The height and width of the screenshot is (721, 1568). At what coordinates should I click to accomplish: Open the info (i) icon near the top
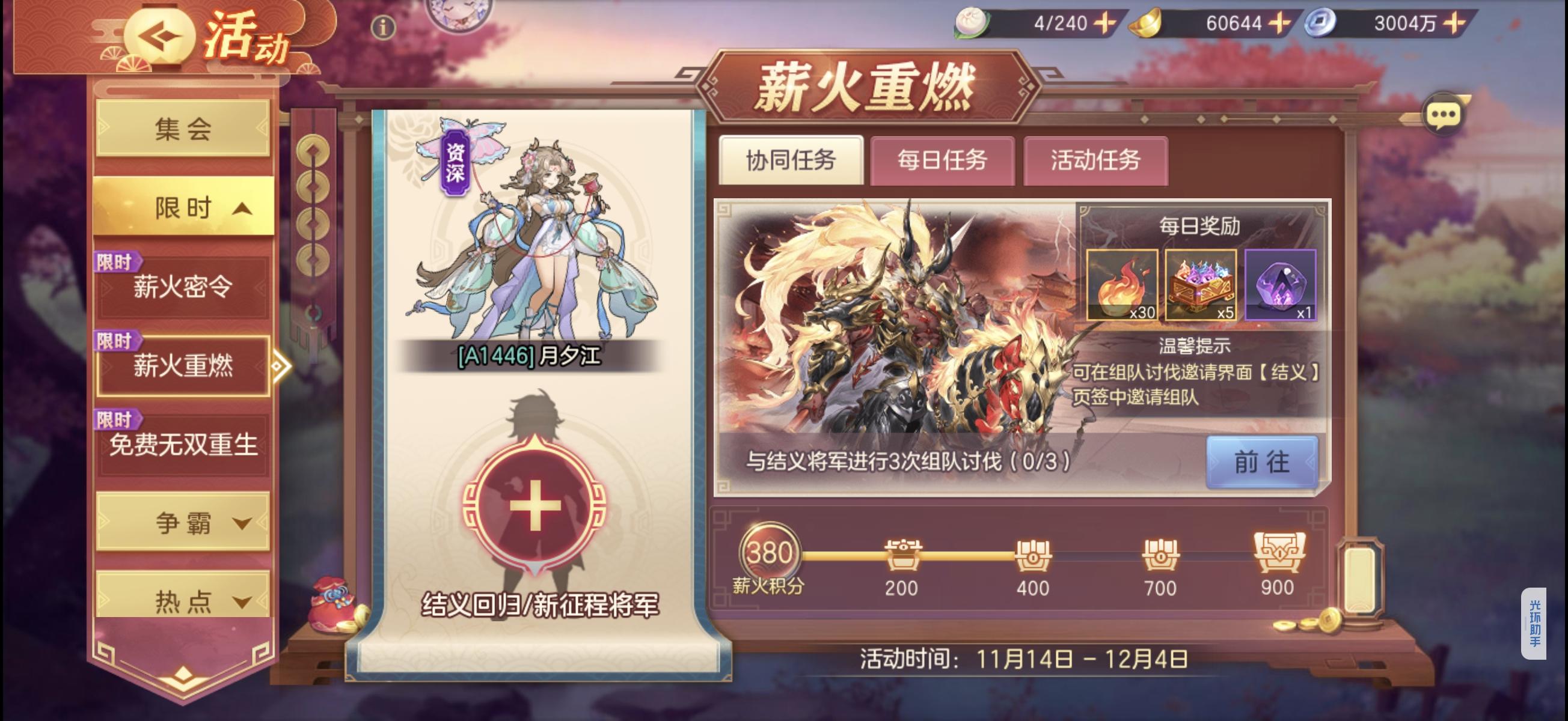click(x=383, y=27)
